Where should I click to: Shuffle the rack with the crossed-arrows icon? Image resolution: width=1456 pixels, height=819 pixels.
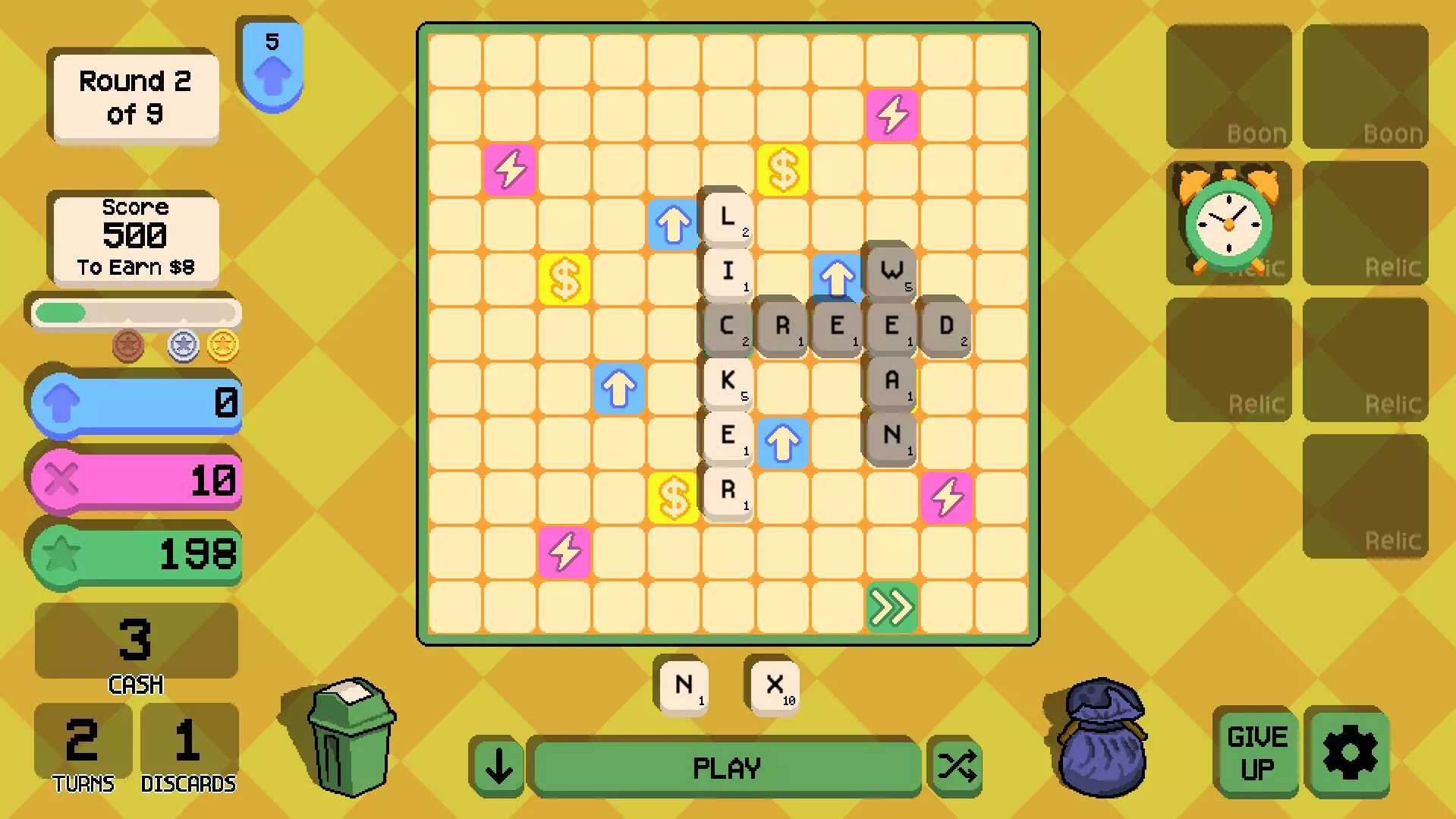tap(955, 767)
